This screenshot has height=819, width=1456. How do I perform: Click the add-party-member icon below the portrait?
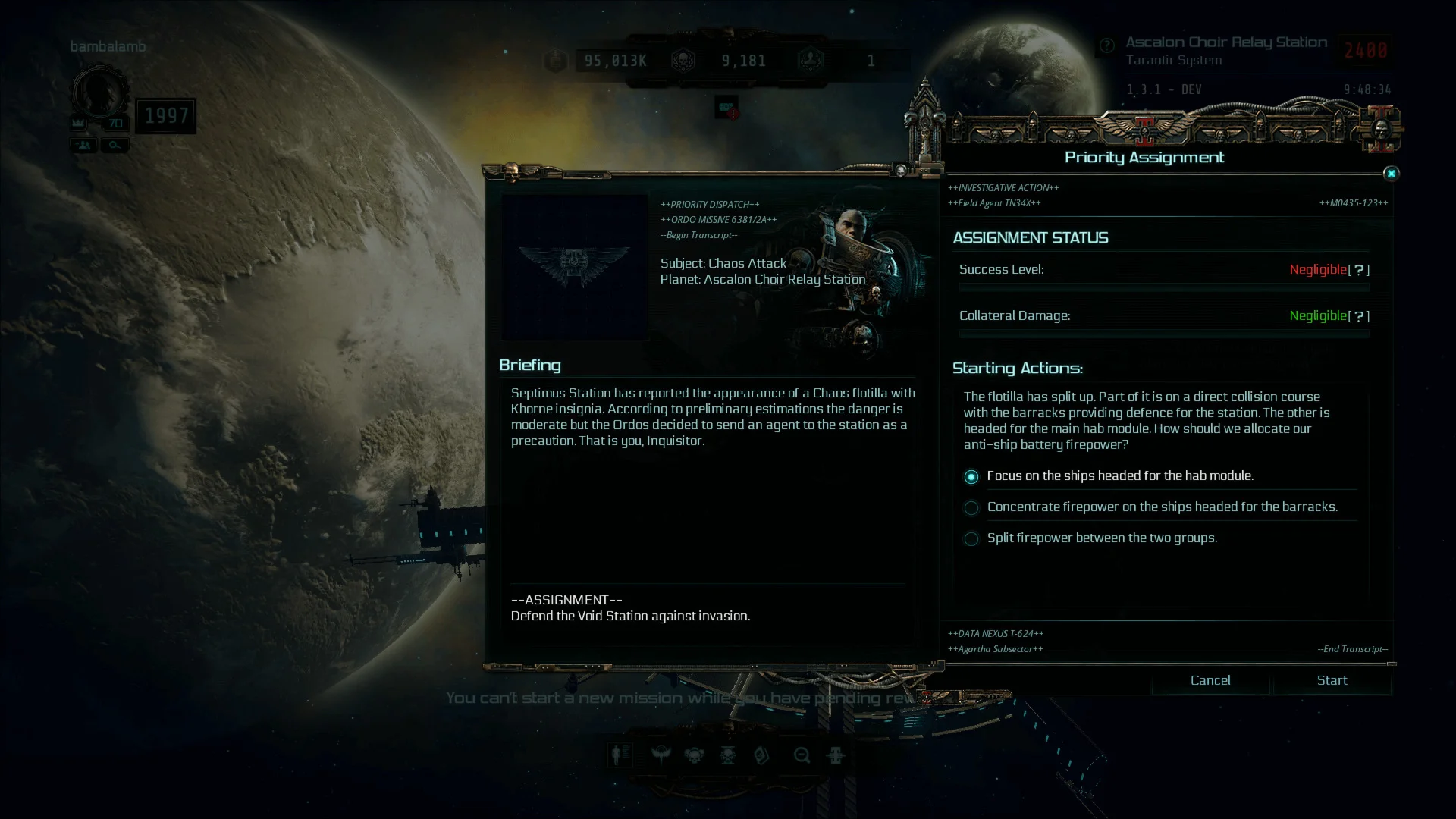(83, 145)
